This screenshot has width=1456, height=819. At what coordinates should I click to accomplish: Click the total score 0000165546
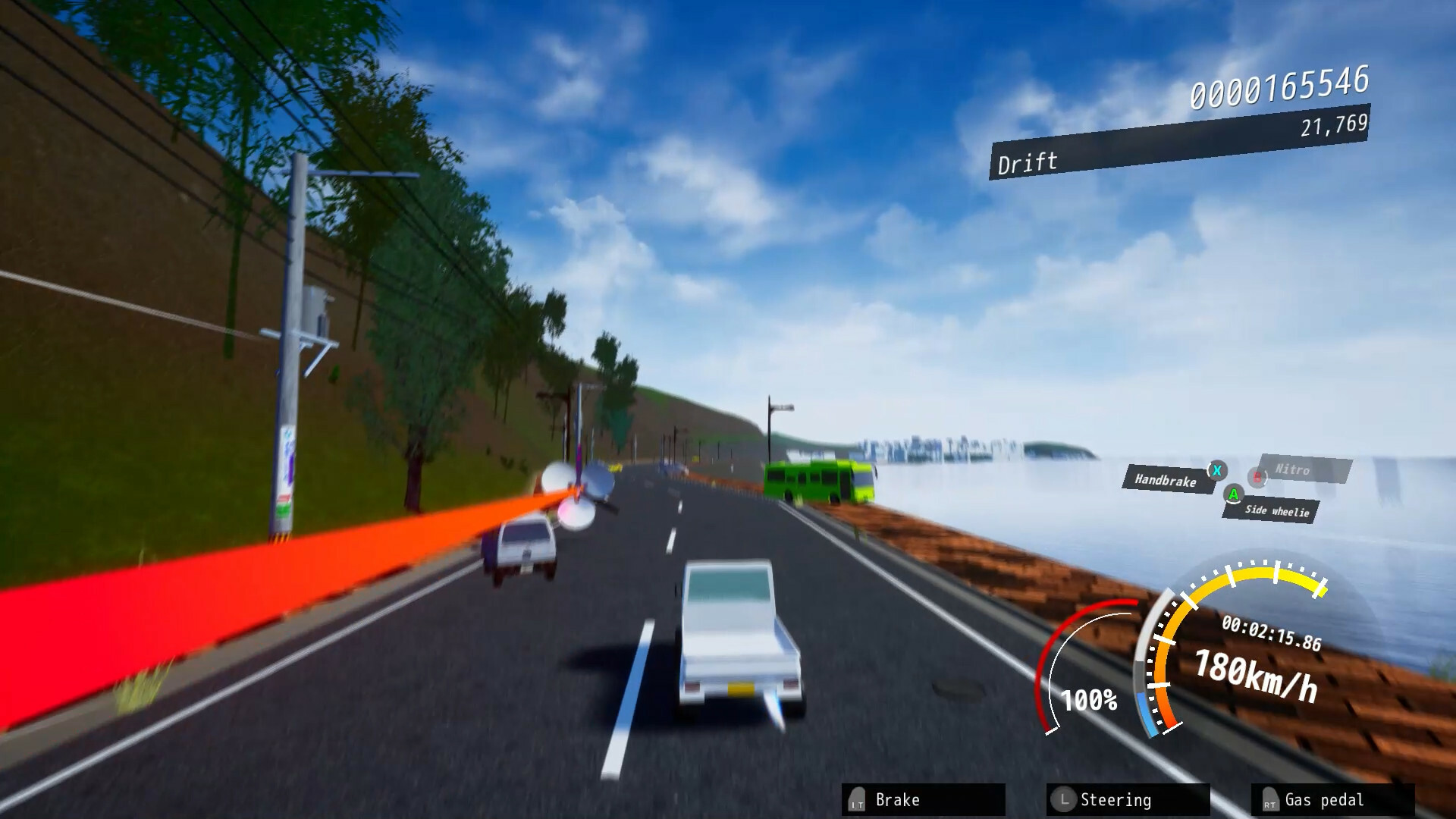(x=1282, y=91)
